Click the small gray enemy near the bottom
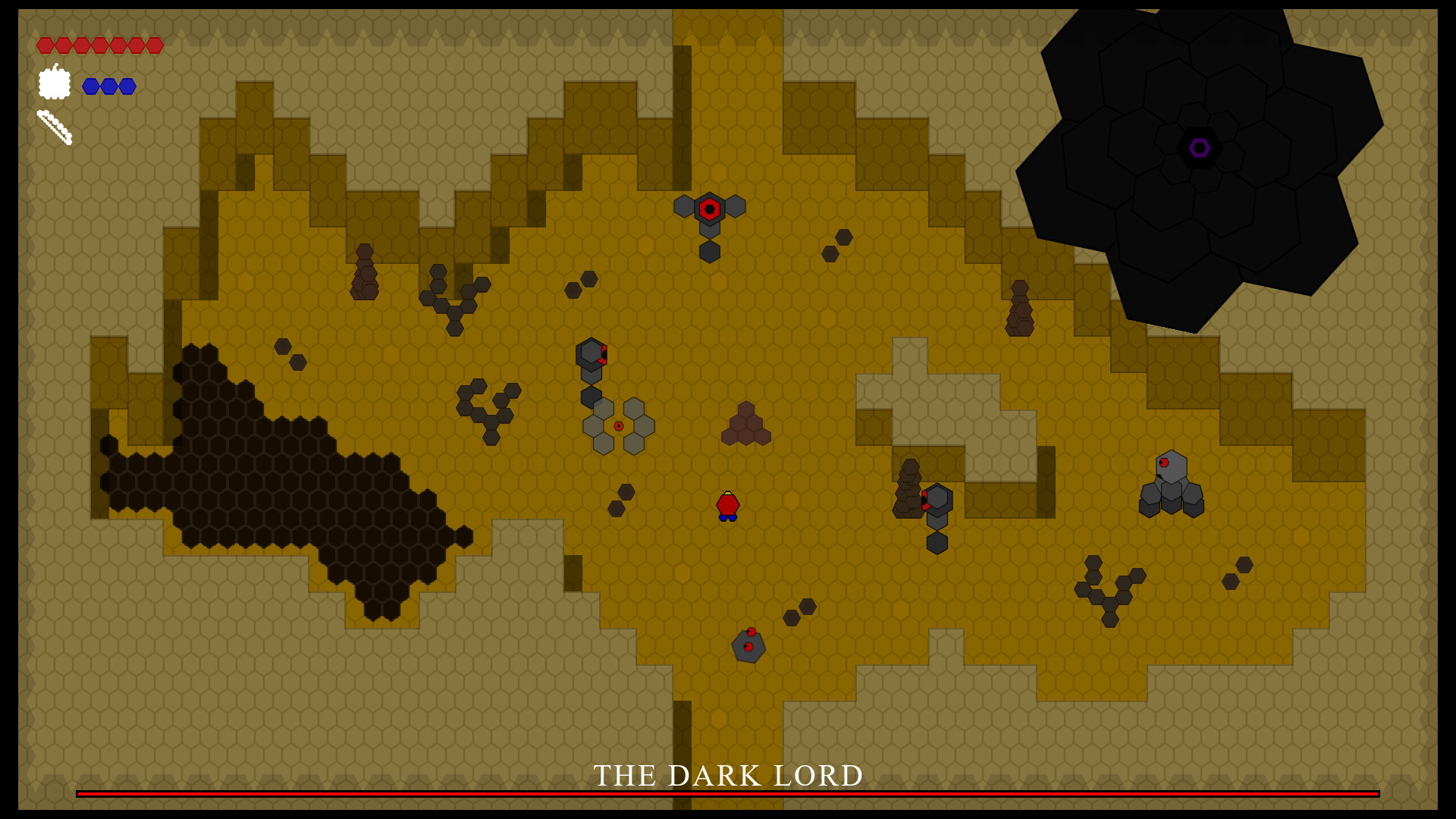Screen dimensions: 1456x819 [747, 646]
